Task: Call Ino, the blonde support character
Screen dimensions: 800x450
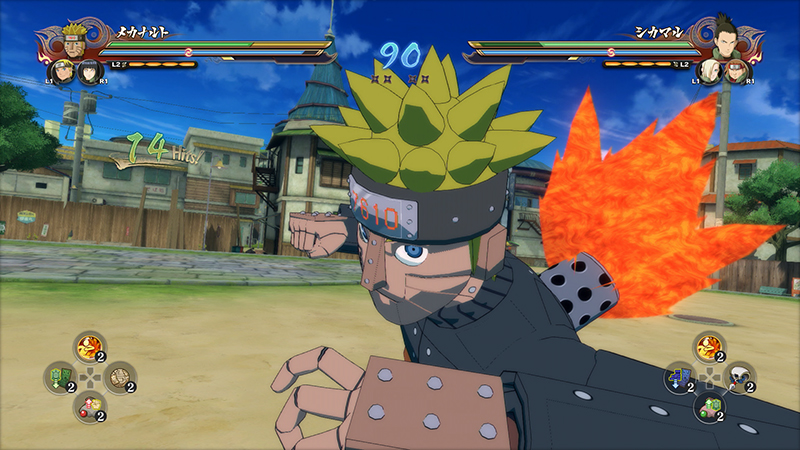Action: click(712, 72)
